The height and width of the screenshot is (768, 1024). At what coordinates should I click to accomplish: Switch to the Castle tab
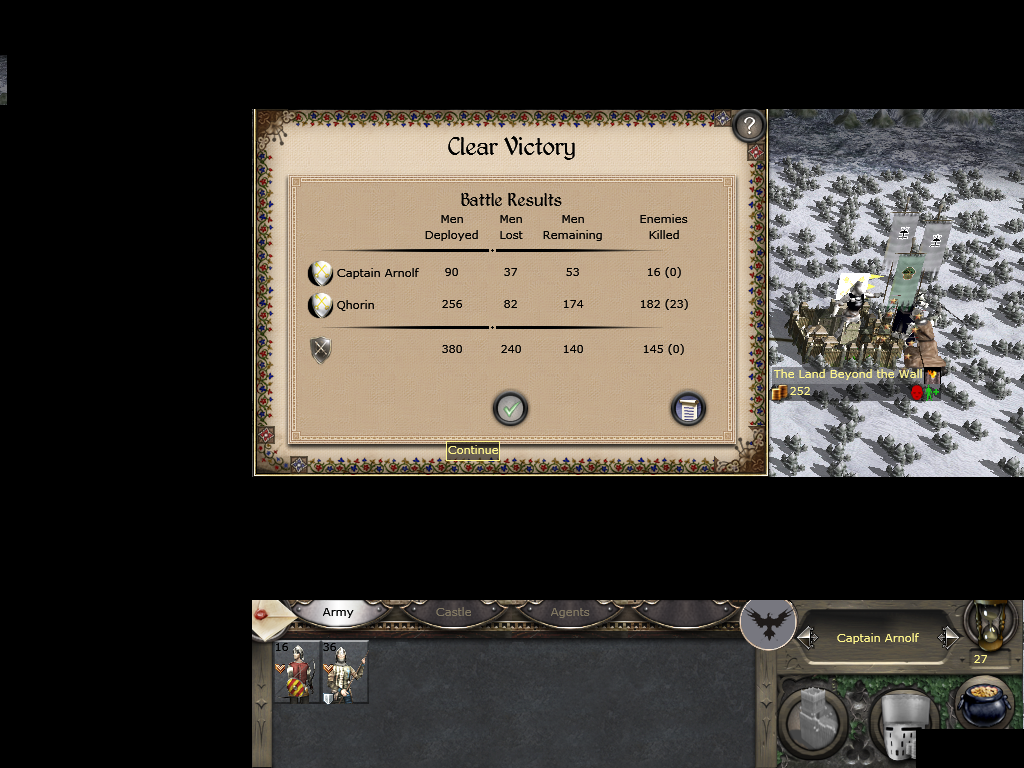[x=453, y=612]
